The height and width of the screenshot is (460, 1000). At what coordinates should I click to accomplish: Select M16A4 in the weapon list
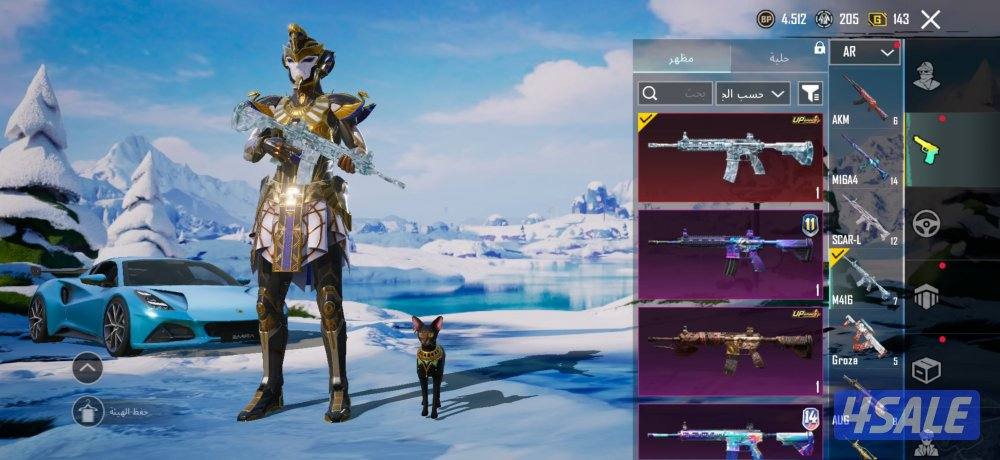866,158
